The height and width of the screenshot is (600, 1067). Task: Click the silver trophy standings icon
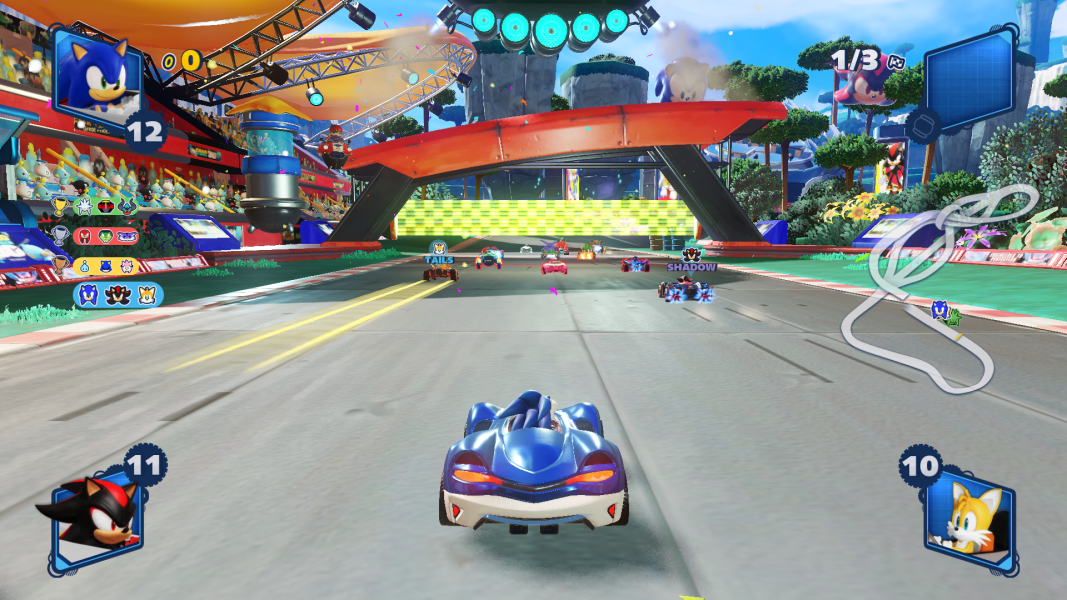(59, 236)
